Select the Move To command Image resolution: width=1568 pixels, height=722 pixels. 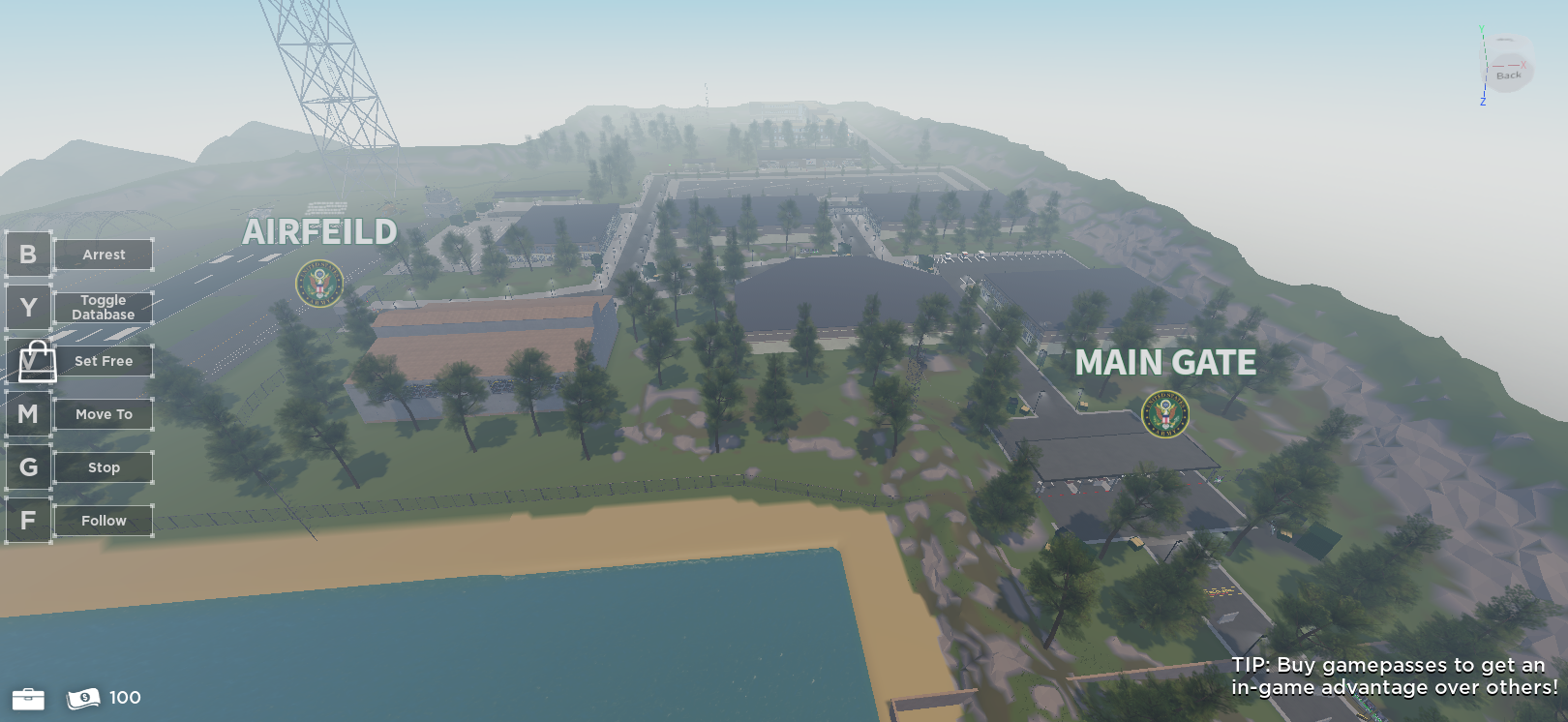pos(103,414)
